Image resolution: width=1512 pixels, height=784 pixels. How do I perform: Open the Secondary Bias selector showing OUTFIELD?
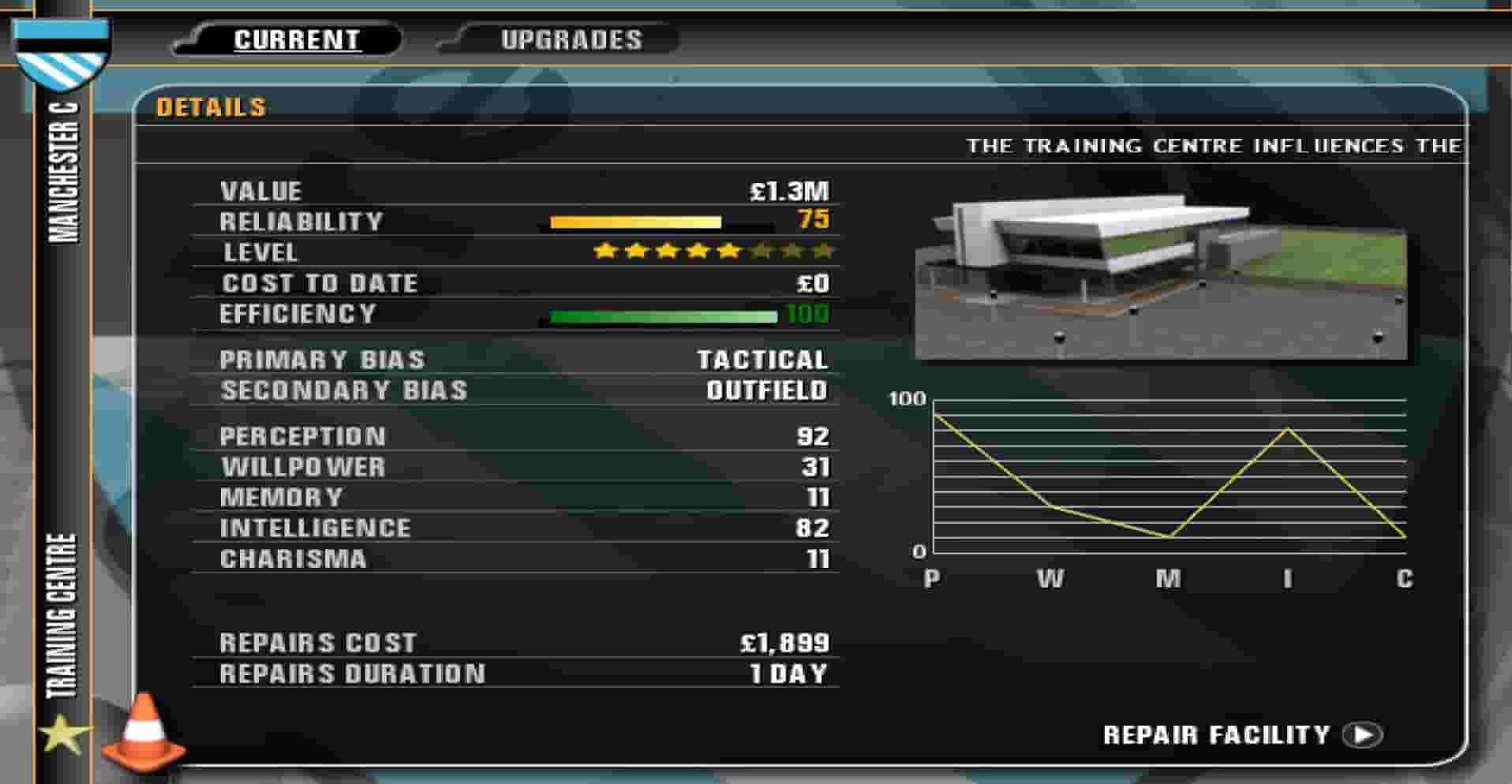764,390
